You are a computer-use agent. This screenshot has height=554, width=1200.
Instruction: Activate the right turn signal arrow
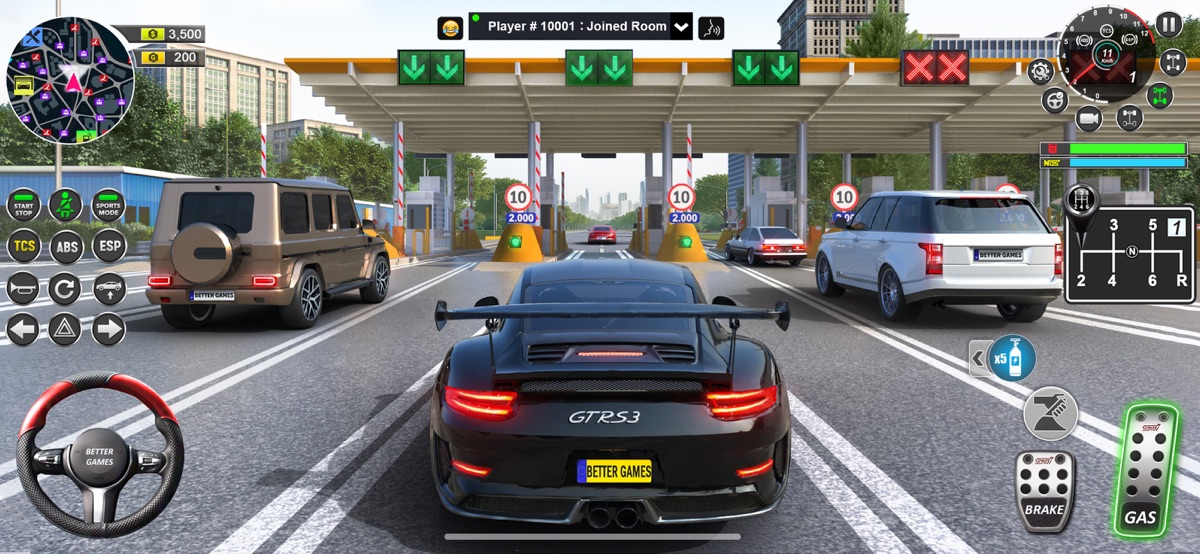[109, 329]
